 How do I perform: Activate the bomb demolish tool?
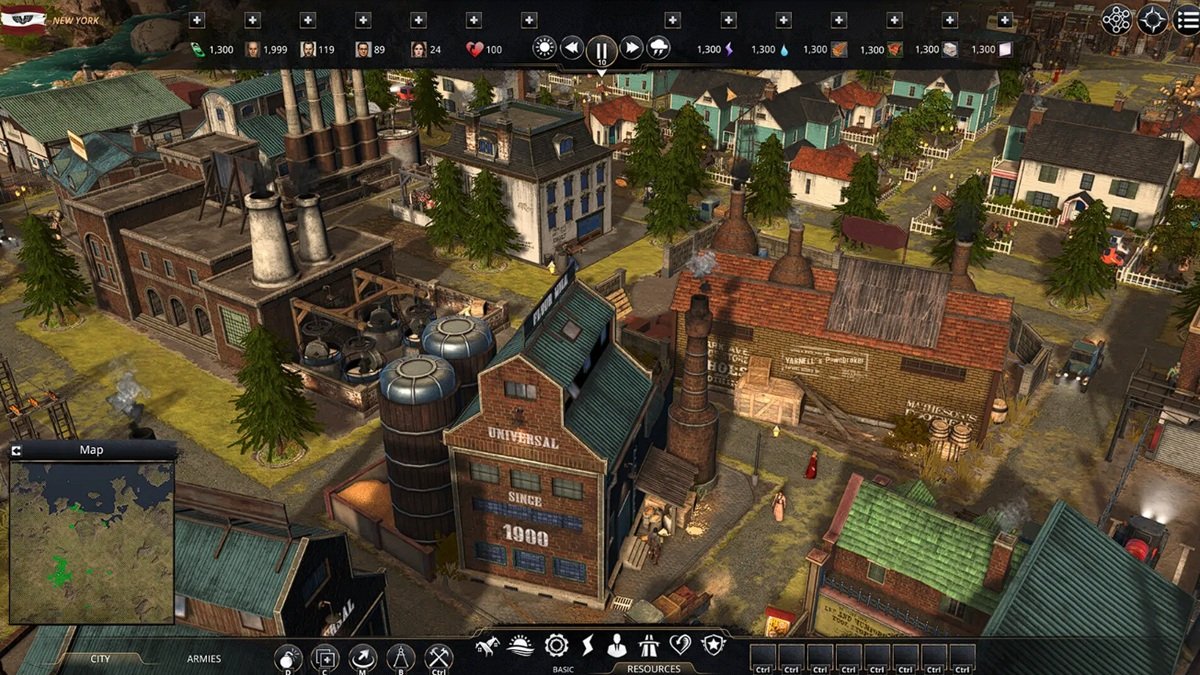(x=288, y=657)
